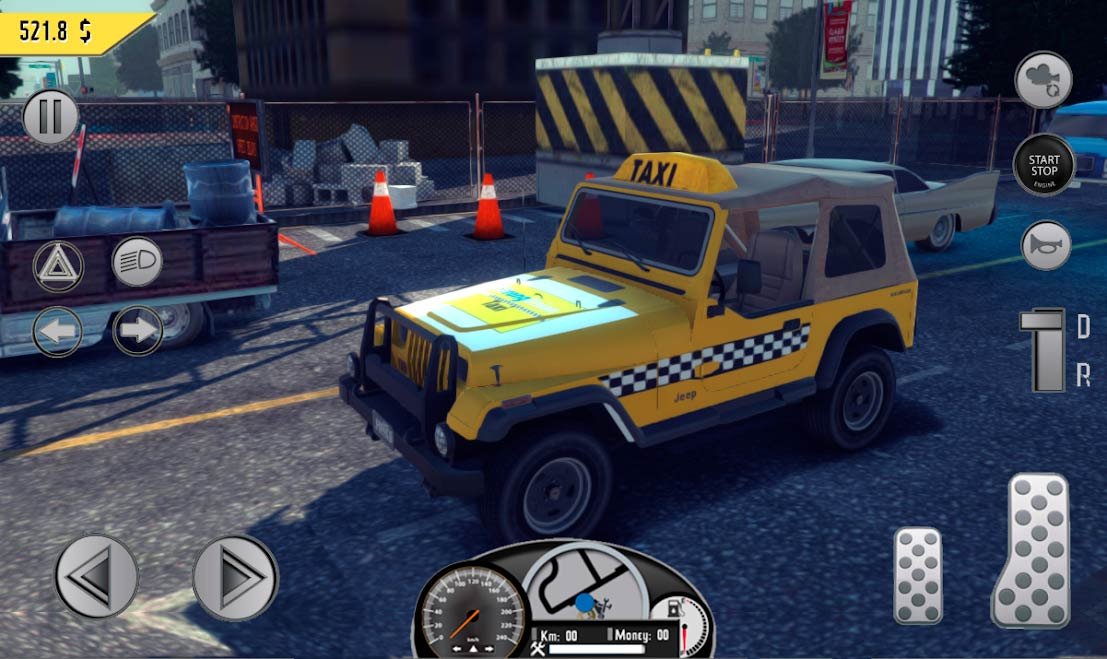The width and height of the screenshot is (1107, 659).
Task: Activate the right turn signal
Action: 137,331
